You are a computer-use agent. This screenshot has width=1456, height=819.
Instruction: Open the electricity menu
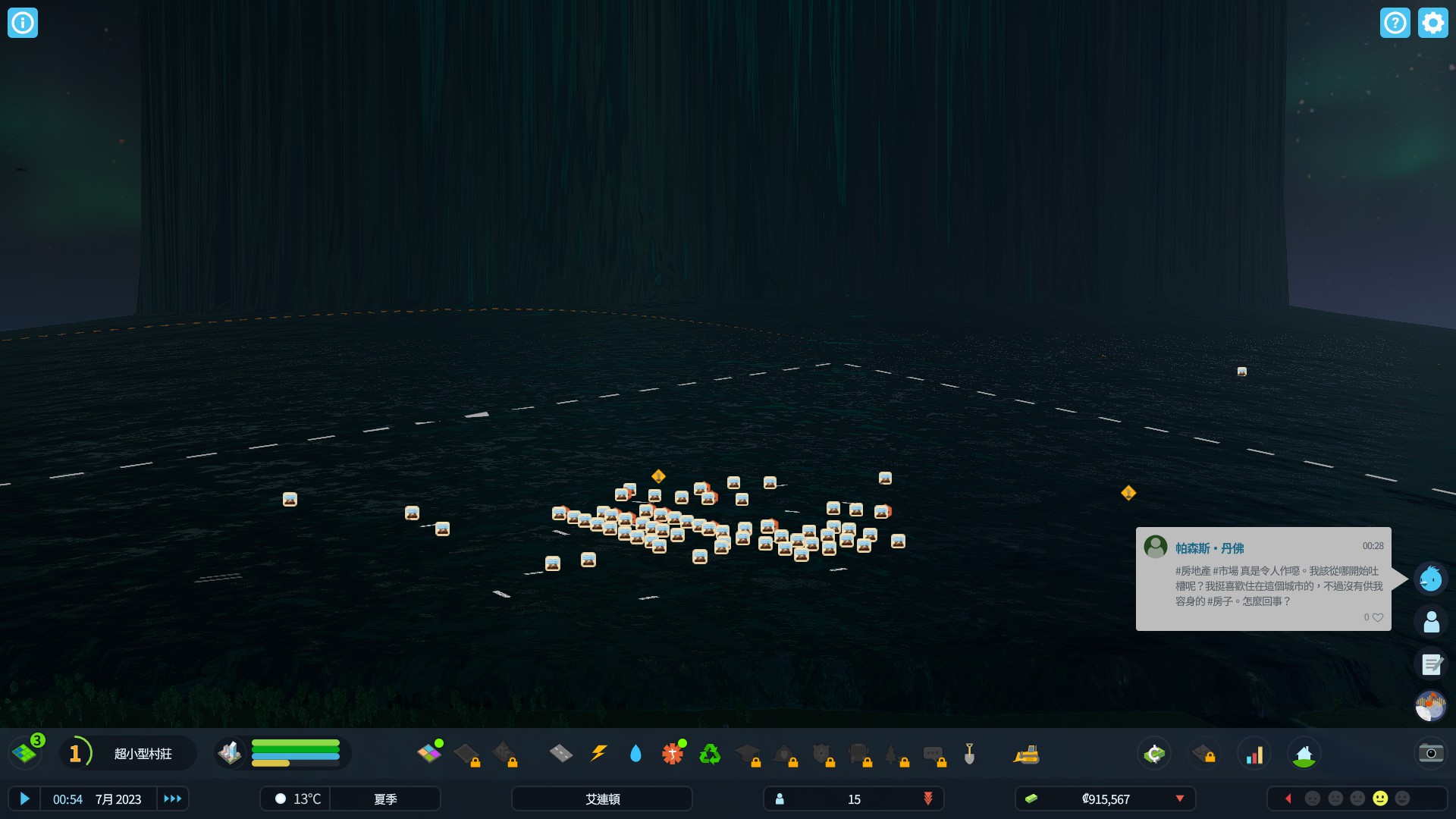[598, 753]
